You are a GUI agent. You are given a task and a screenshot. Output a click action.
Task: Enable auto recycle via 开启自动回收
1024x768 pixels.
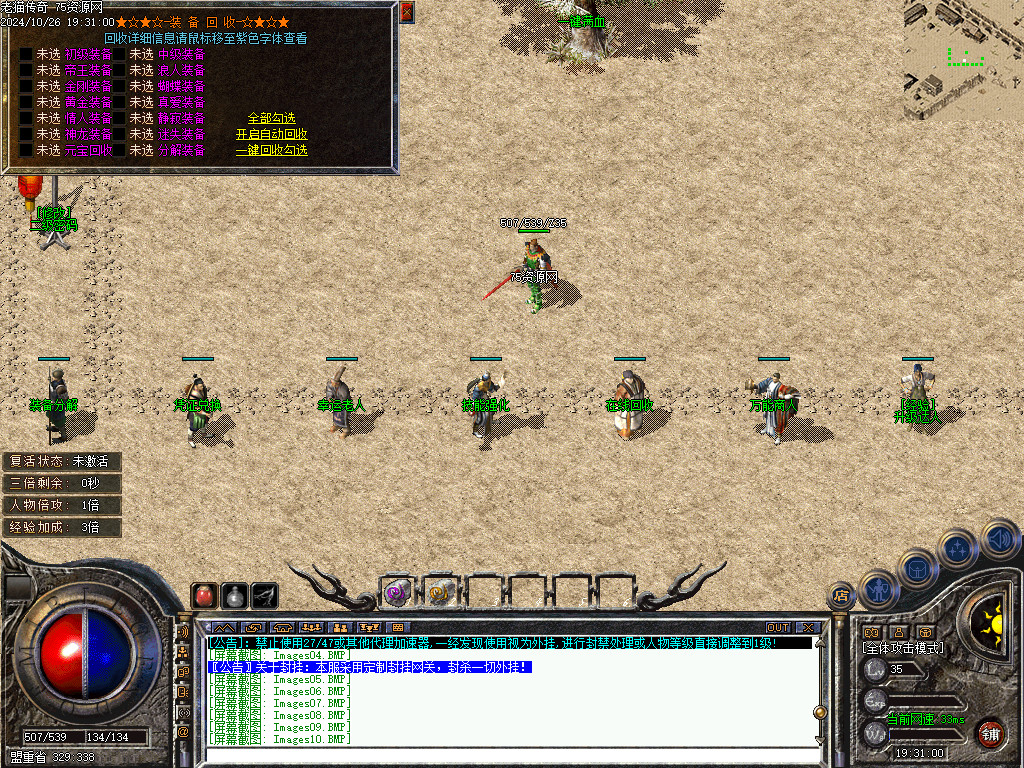[x=271, y=134]
